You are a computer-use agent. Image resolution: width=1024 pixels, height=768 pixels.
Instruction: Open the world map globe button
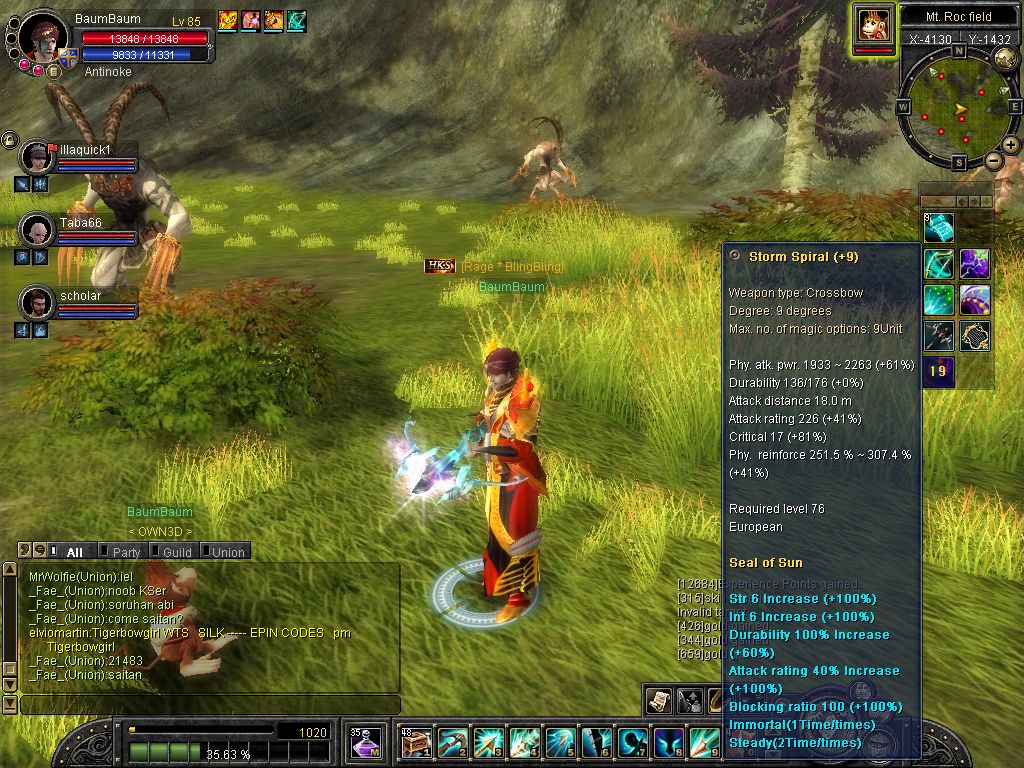tap(1005, 58)
